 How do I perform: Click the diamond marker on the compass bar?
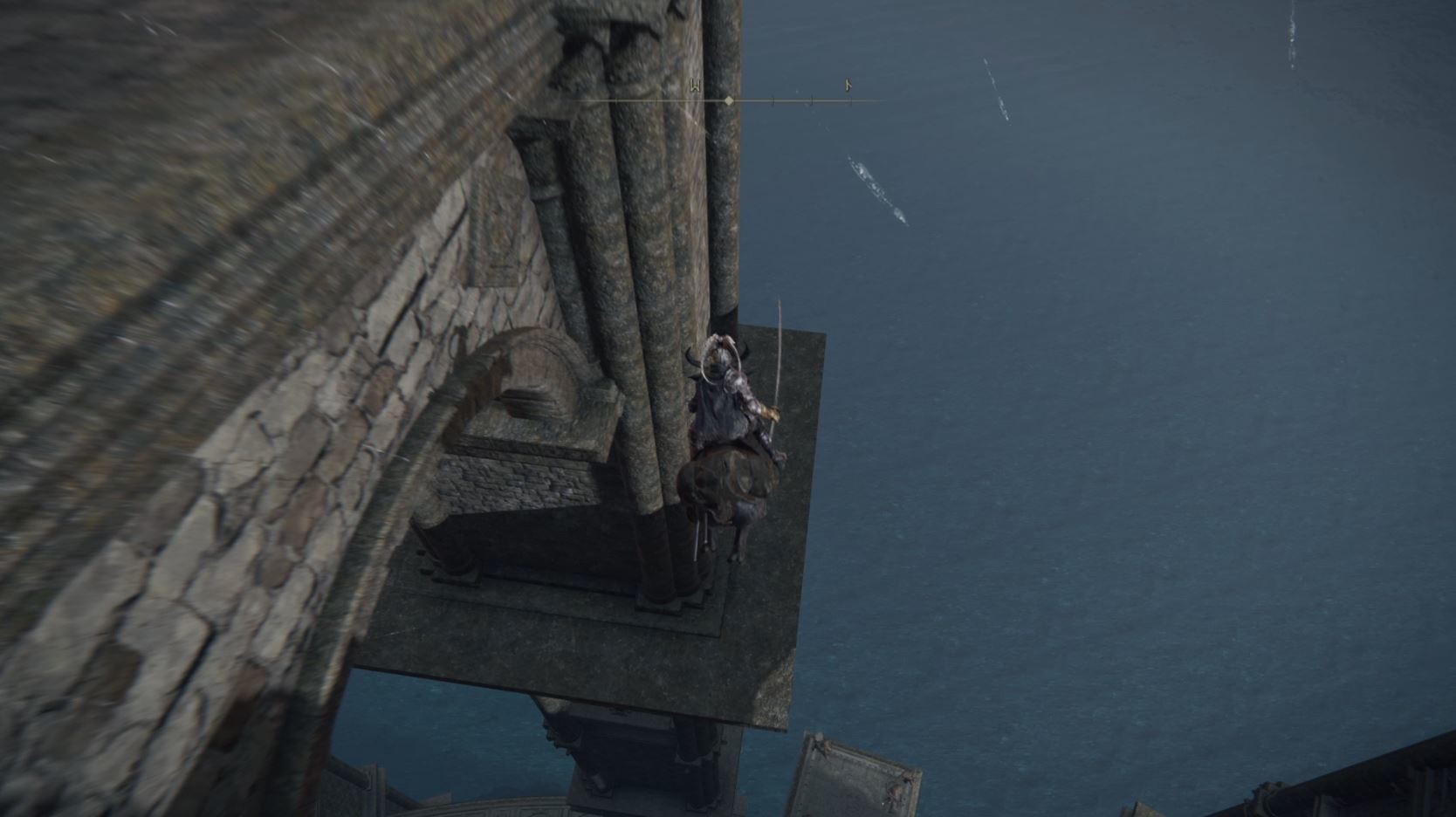click(x=729, y=101)
